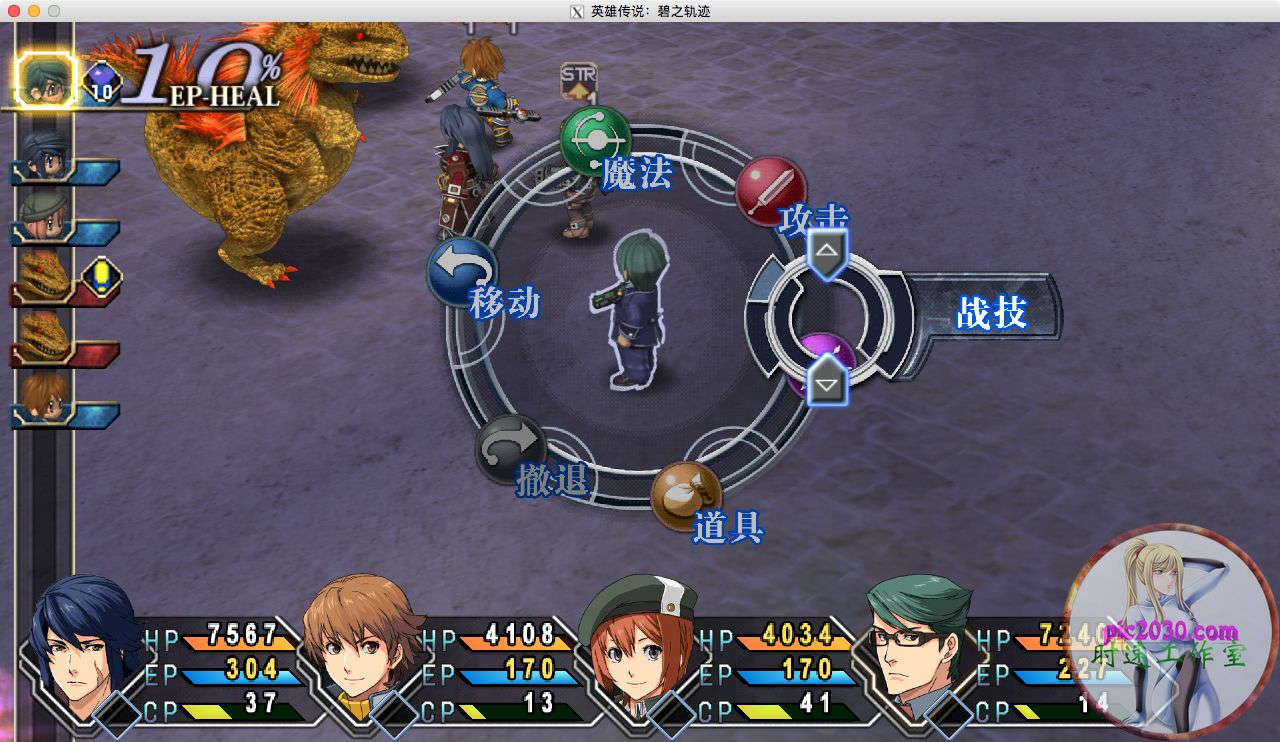Viewport: 1280px width, 742px height.
Task: Choose the 攻击 (Attack) sword icon
Action: [x=771, y=190]
